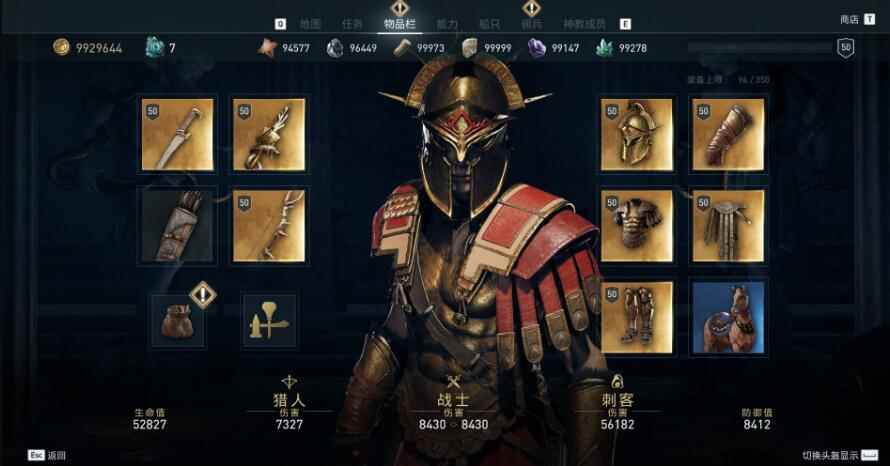Viewport: 890px width, 466px height.
Task: Switch to the 地图 (Map) tab
Action: coord(310,24)
